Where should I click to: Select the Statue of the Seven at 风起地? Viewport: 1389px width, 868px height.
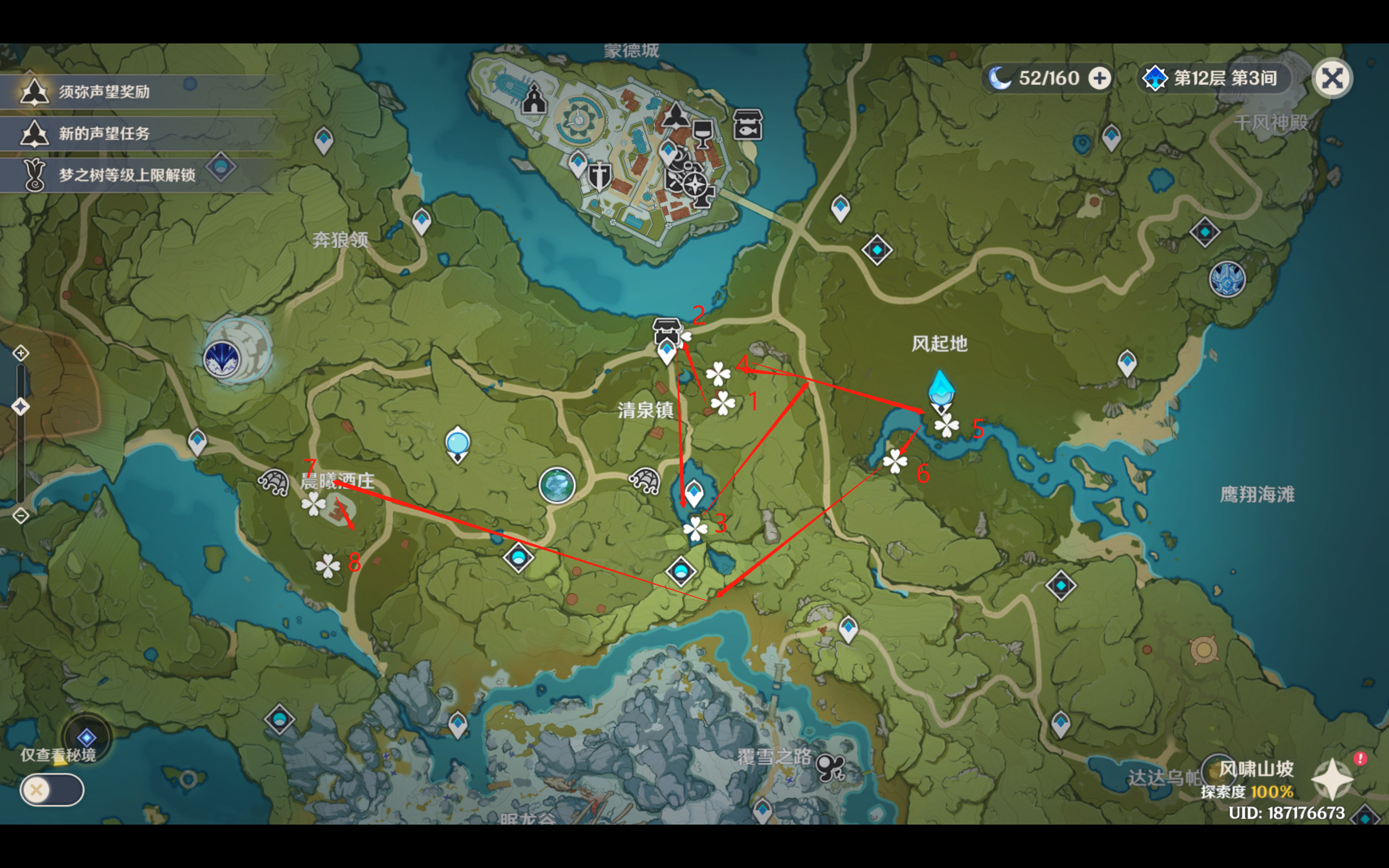pyautogui.click(x=941, y=392)
